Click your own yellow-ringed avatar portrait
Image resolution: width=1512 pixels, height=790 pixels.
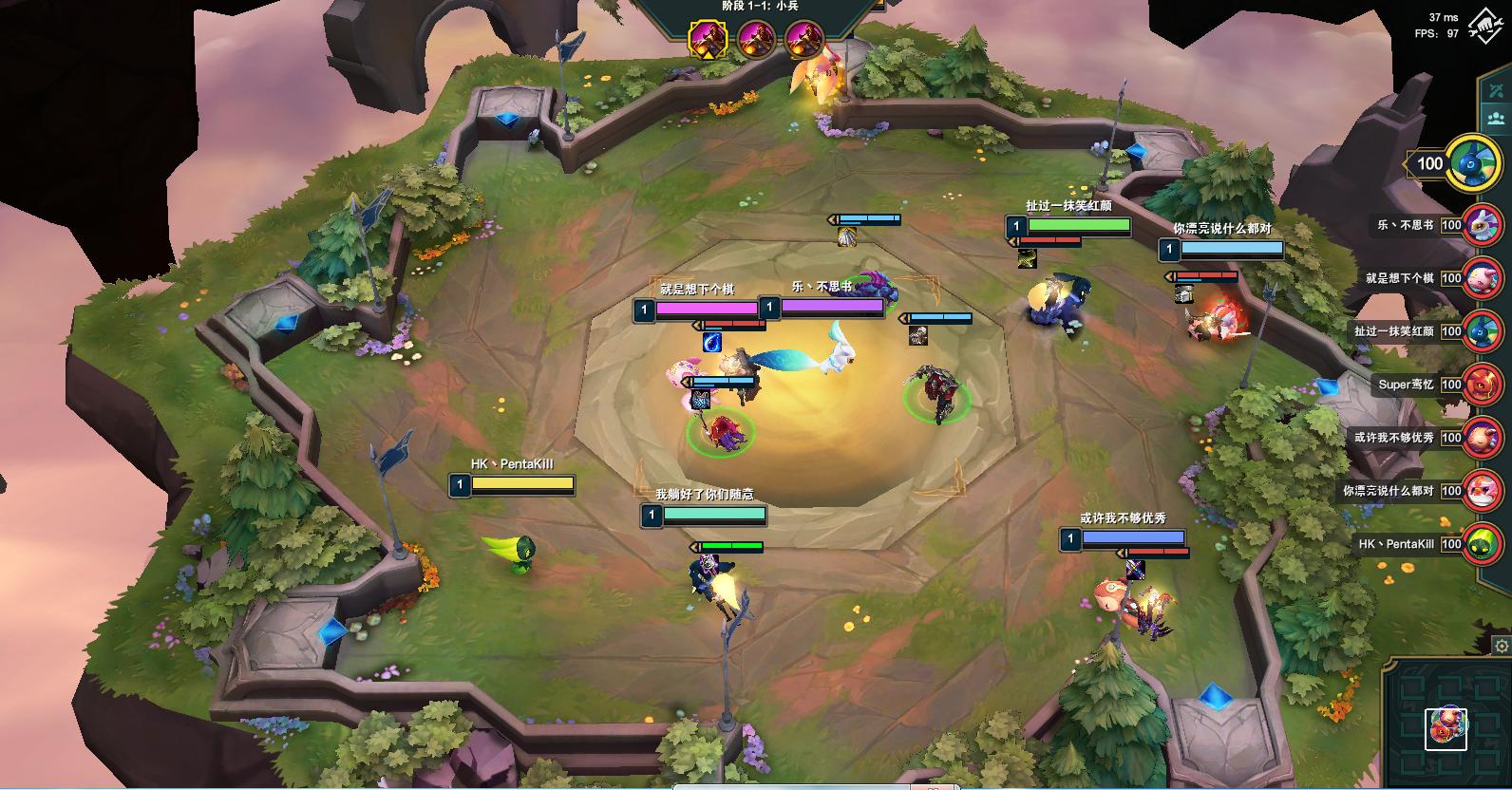pos(1473,163)
